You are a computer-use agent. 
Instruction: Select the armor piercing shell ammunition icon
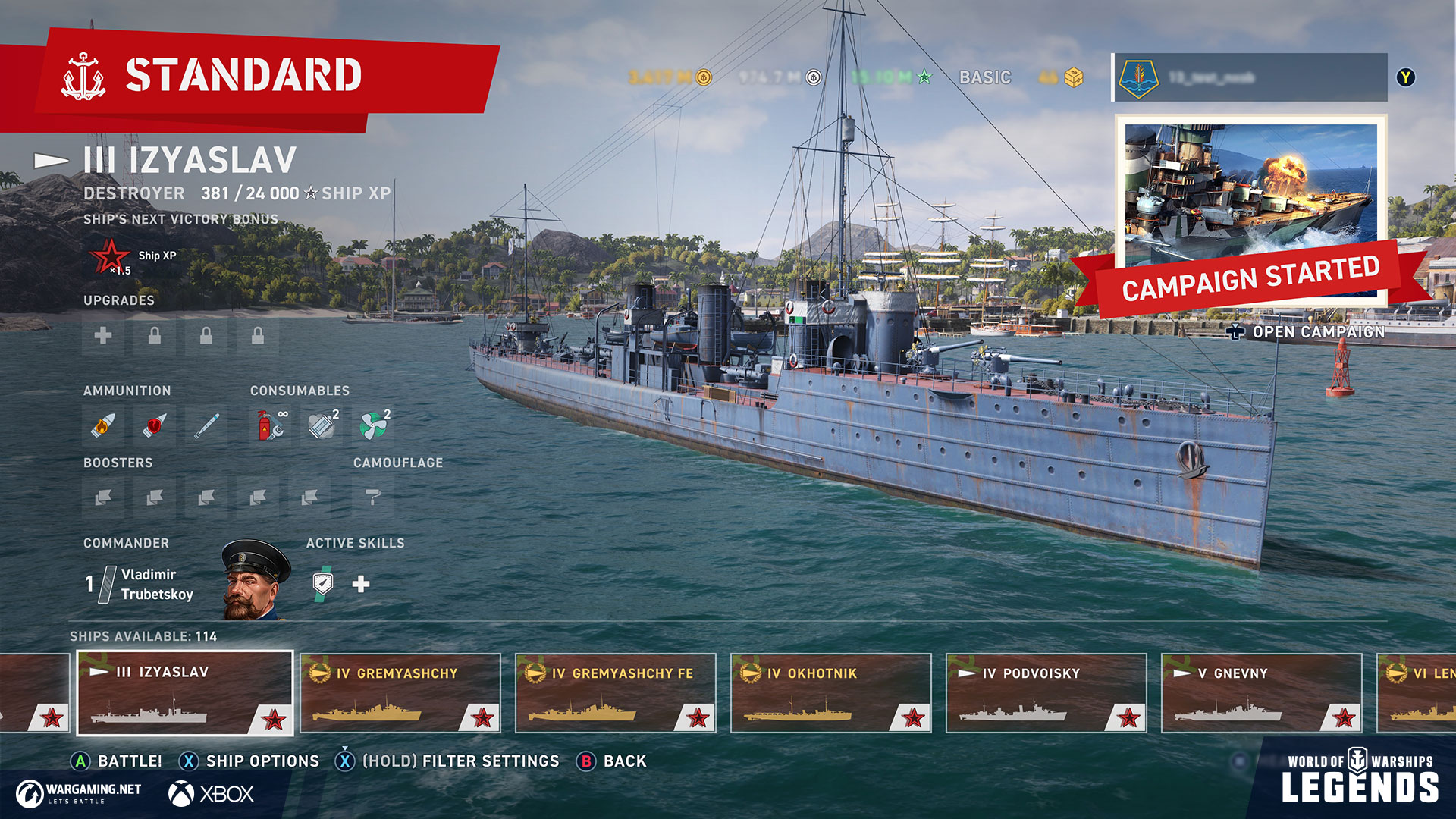tap(155, 425)
